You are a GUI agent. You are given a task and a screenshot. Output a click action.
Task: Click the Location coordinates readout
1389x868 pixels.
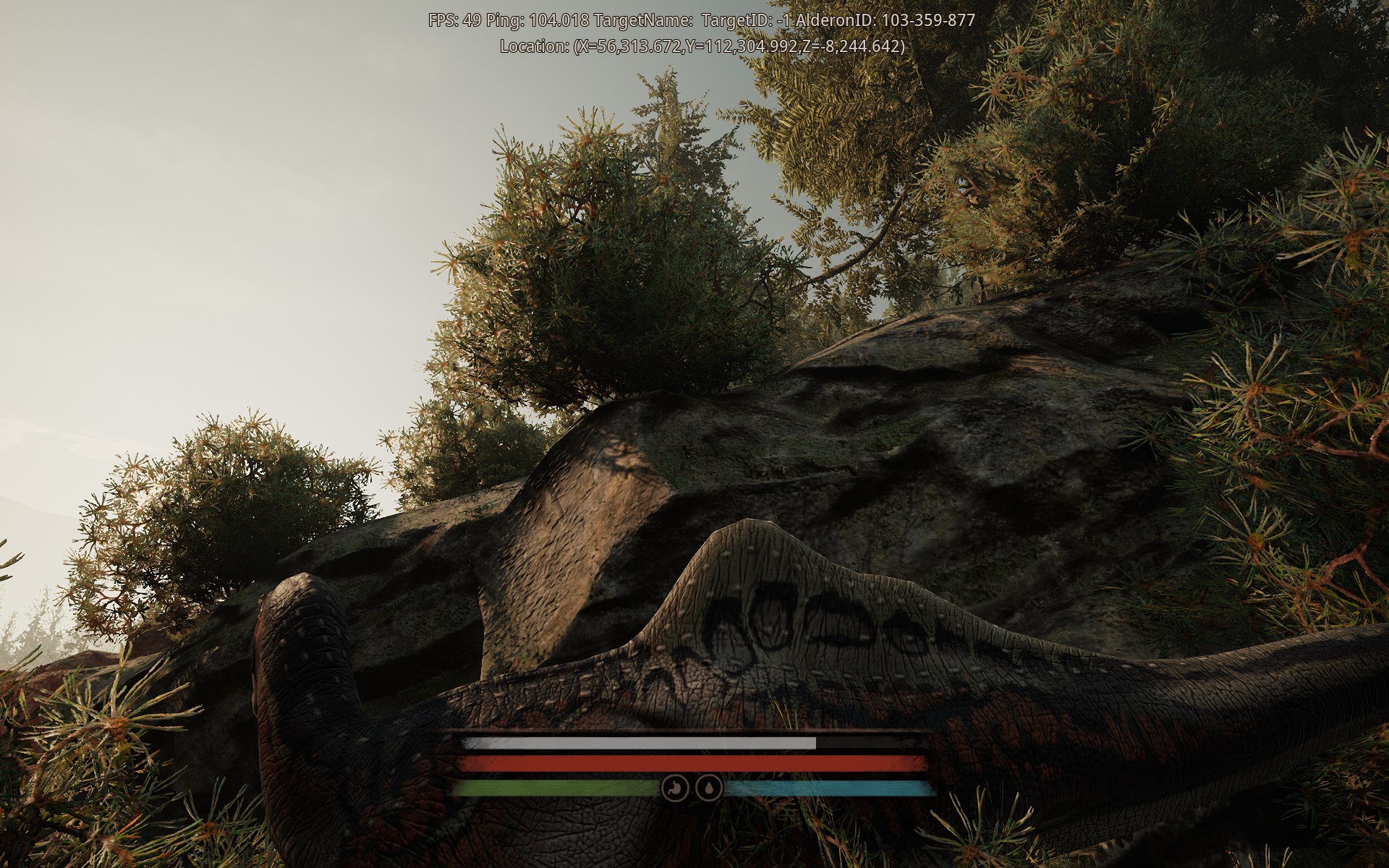tap(700, 46)
